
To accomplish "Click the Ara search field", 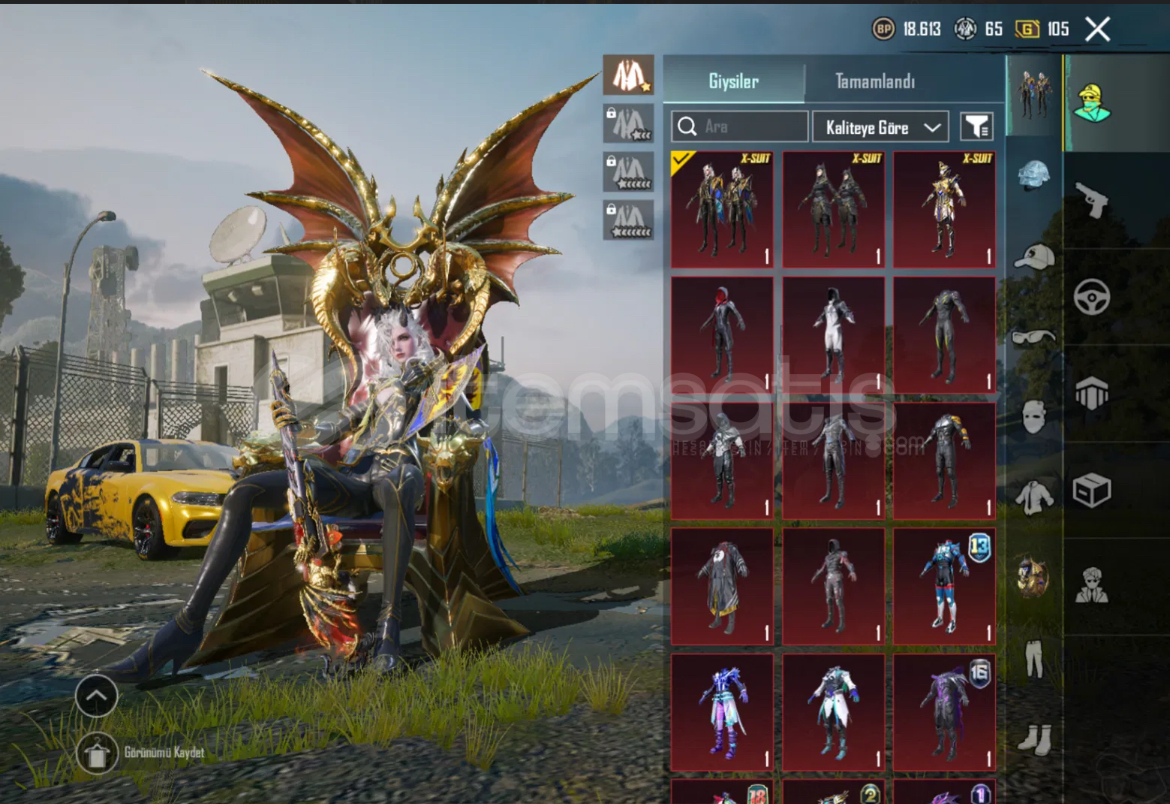I will tap(740, 127).
